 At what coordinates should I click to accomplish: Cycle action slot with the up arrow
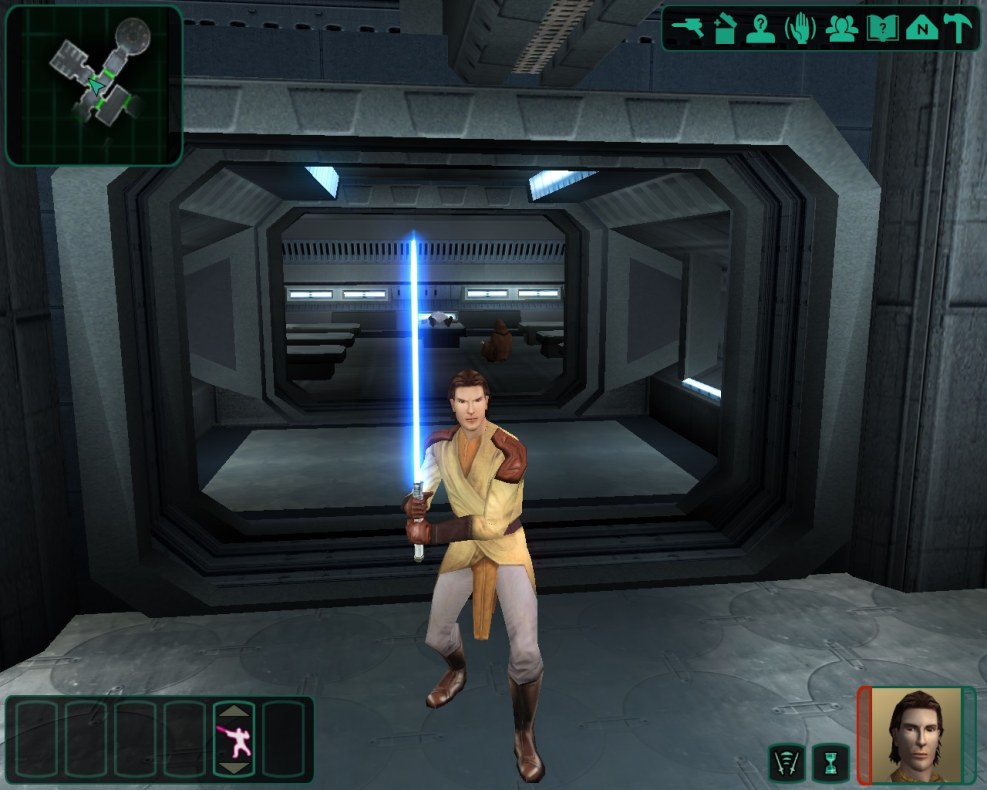tap(234, 712)
